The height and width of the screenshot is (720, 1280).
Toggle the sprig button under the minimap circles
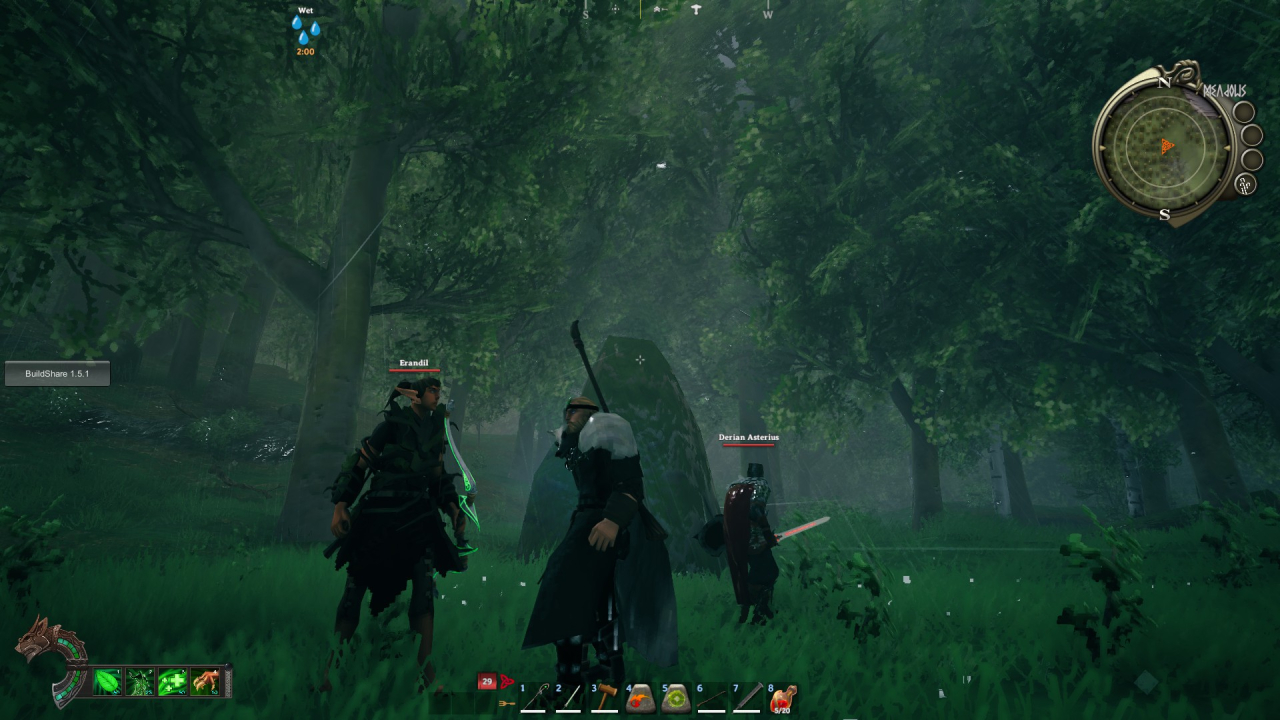pyautogui.click(x=1243, y=182)
